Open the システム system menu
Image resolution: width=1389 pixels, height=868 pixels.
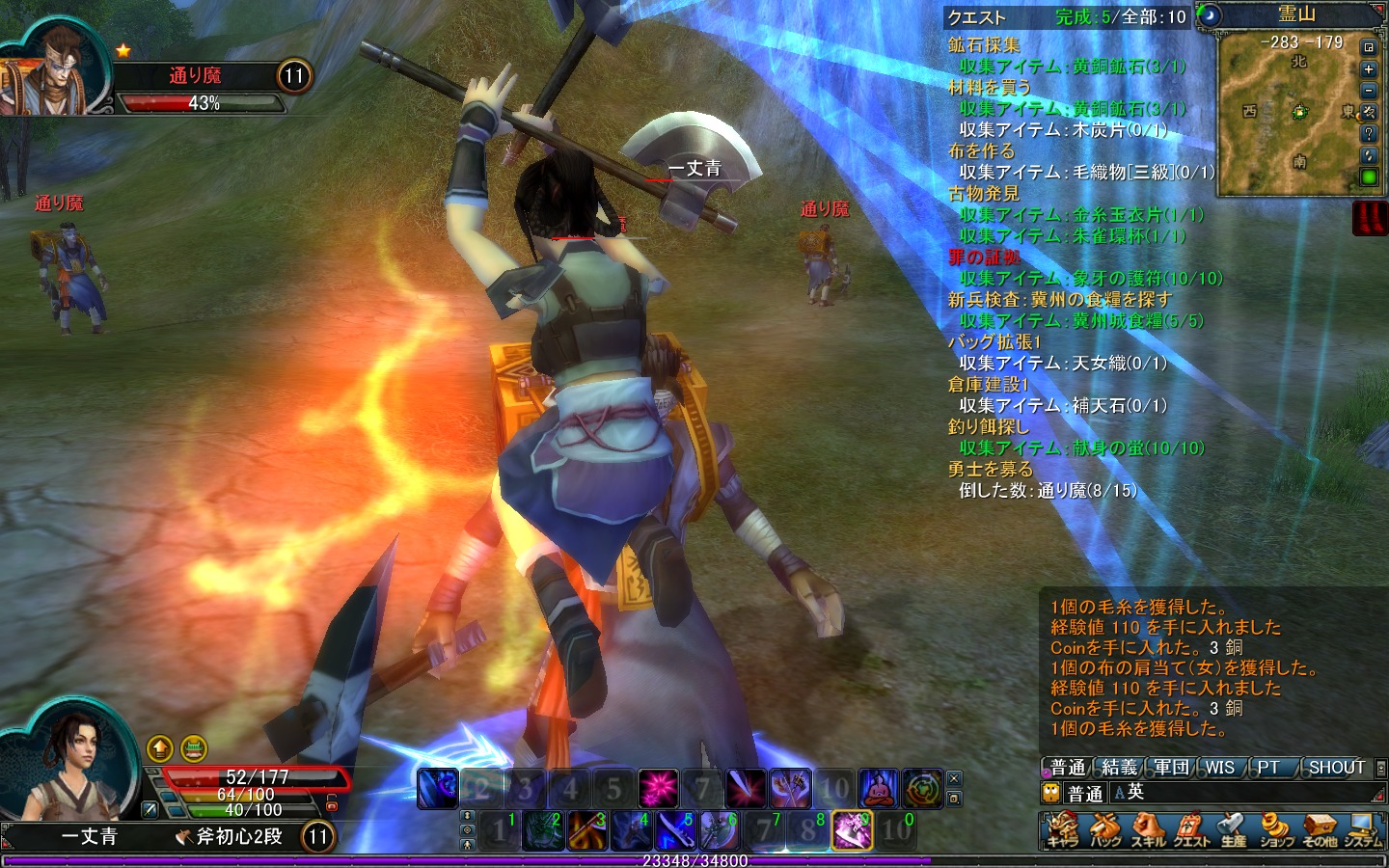[1362, 829]
